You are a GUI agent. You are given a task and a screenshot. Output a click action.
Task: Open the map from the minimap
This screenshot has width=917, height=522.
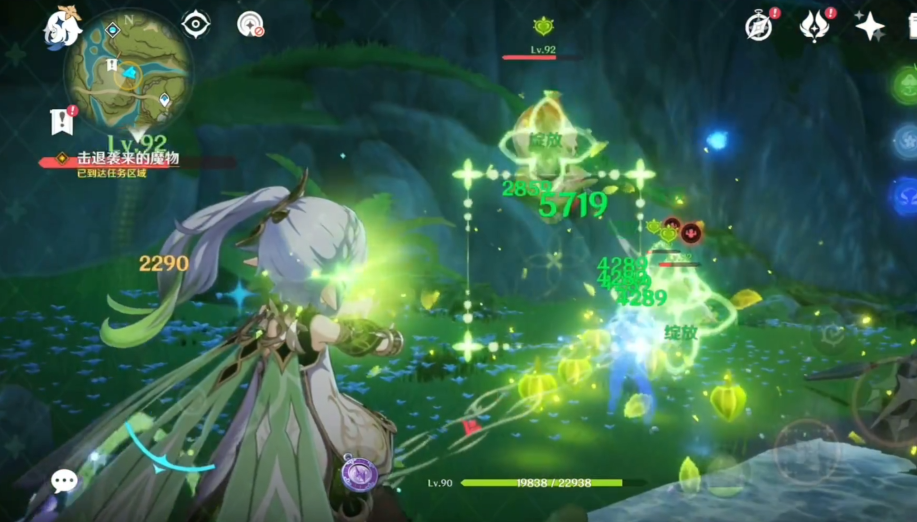click(128, 72)
